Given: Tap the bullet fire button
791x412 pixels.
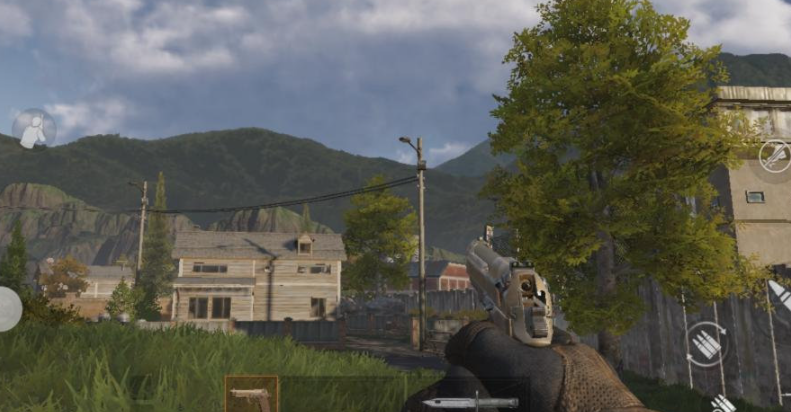Looking at the screenshot, I should point(779,295).
